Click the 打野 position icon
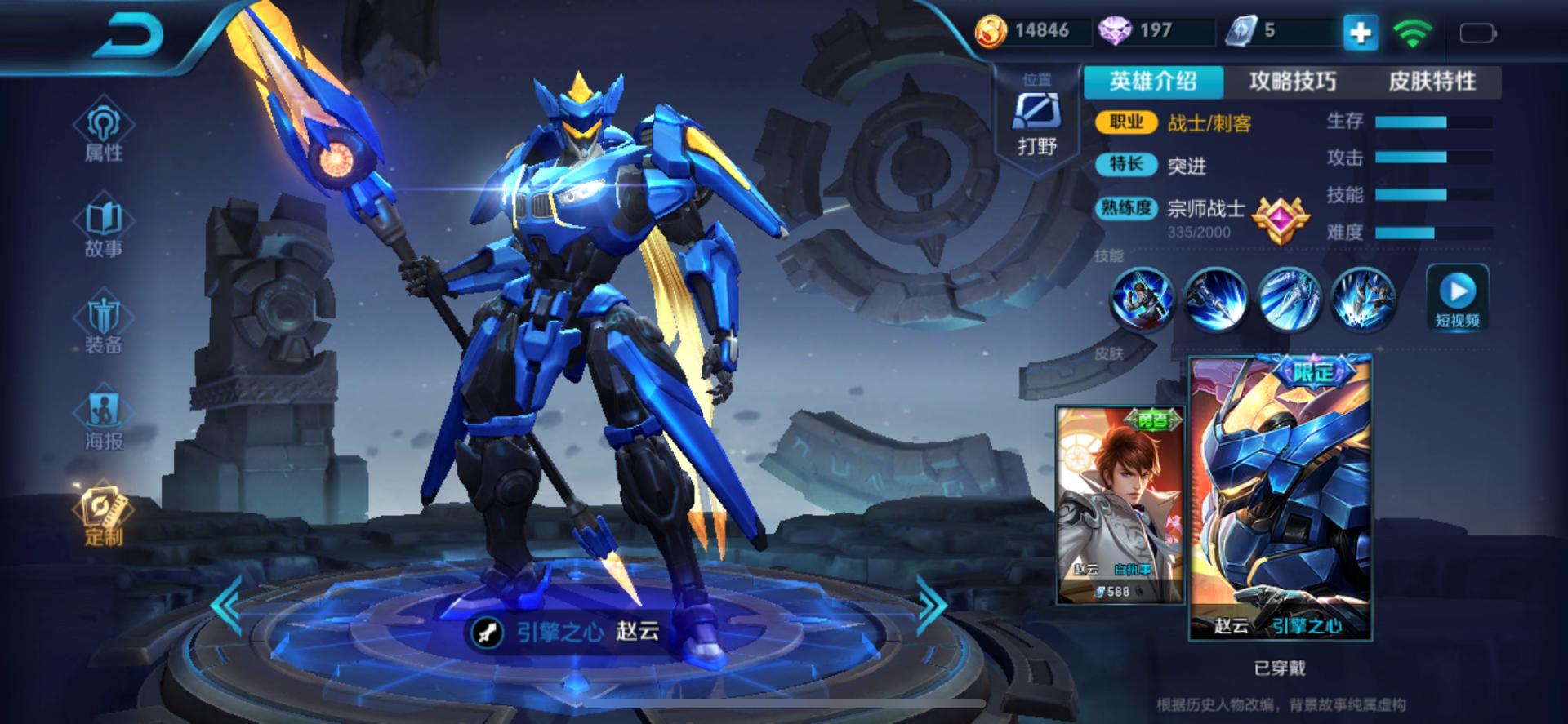1568x724 pixels. pyautogui.click(x=1037, y=122)
